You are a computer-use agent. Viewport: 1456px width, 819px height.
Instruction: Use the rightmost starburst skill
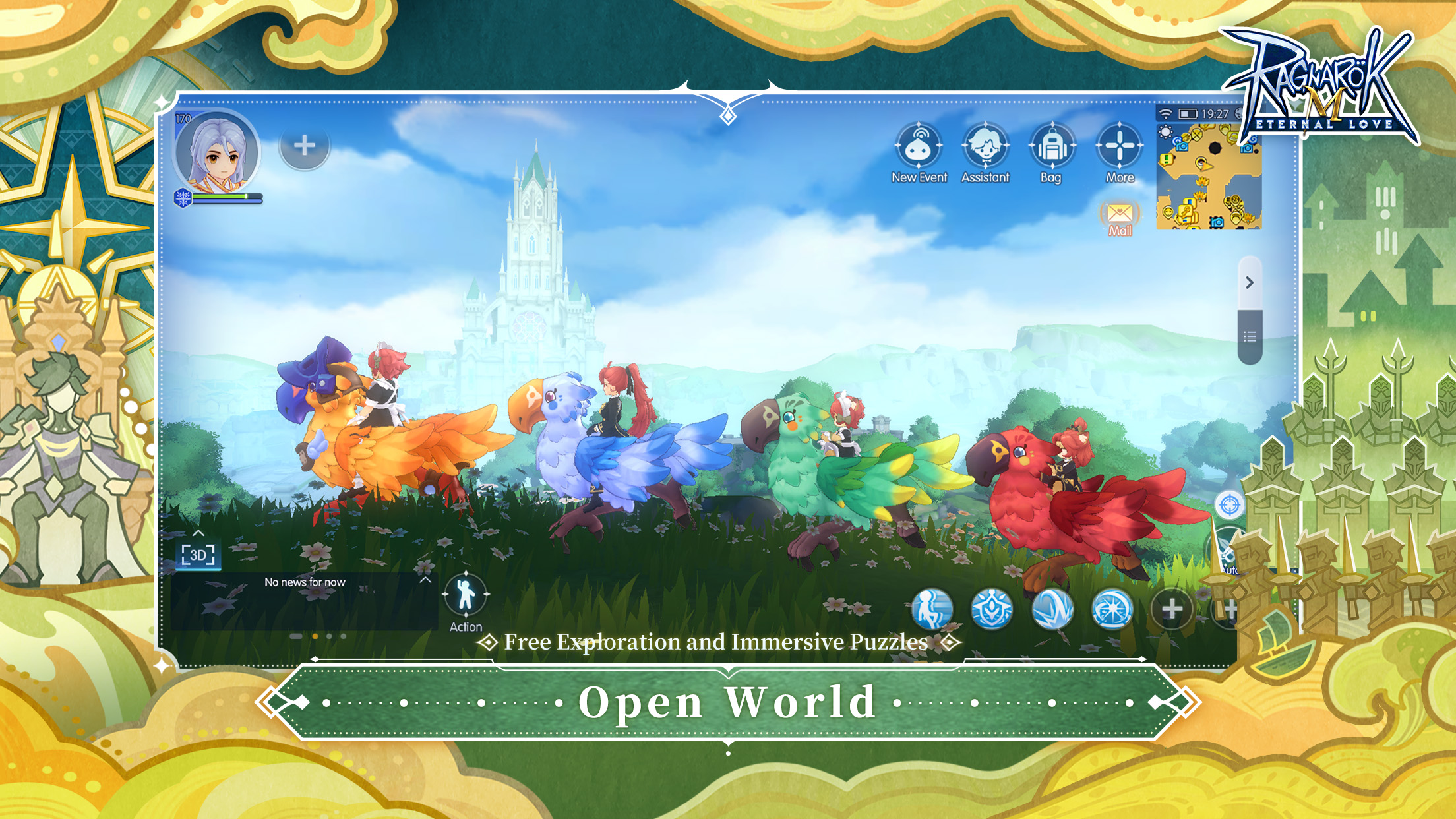coord(1112,610)
